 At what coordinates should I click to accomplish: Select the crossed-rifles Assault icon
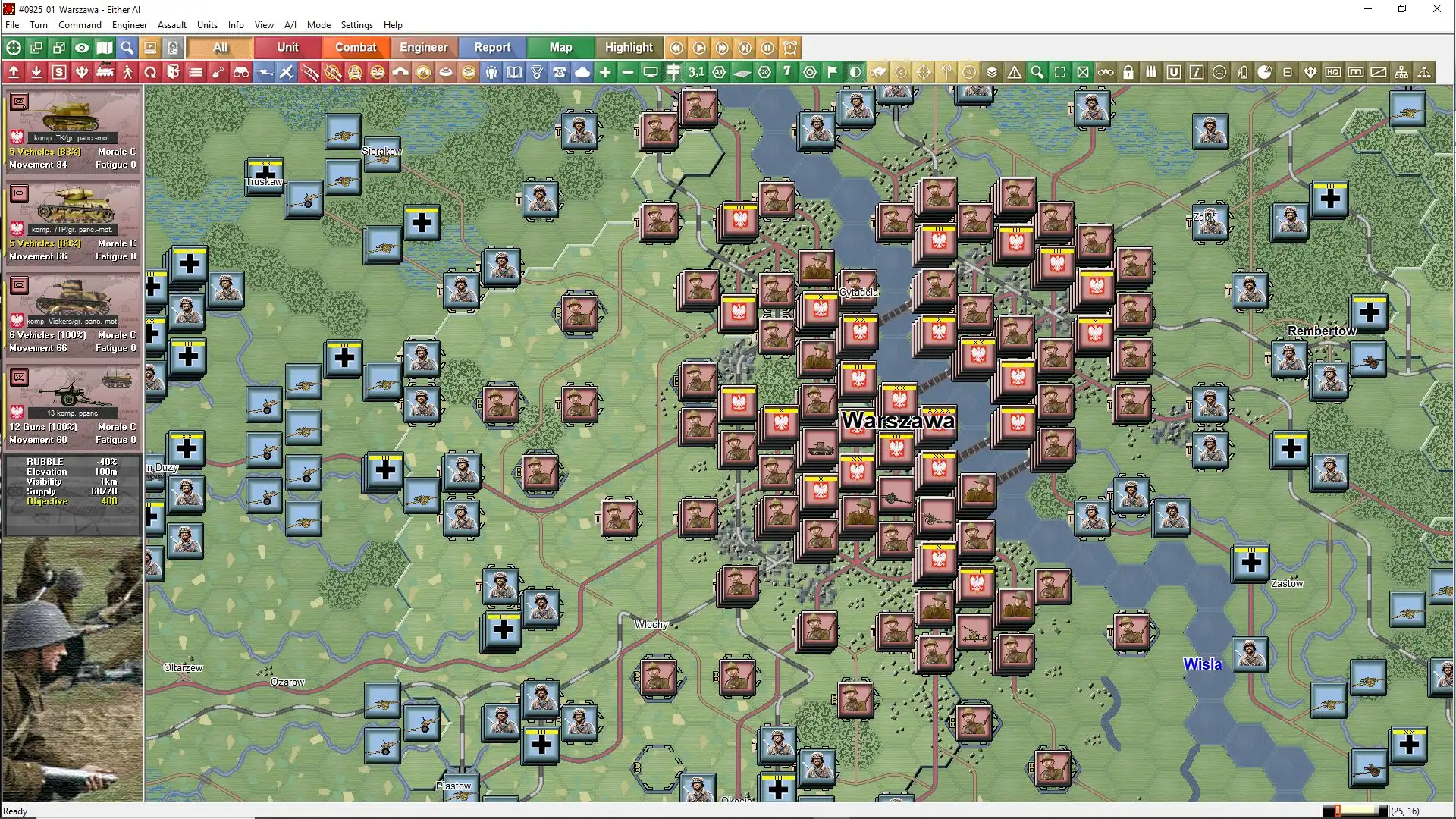click(309, 72)
